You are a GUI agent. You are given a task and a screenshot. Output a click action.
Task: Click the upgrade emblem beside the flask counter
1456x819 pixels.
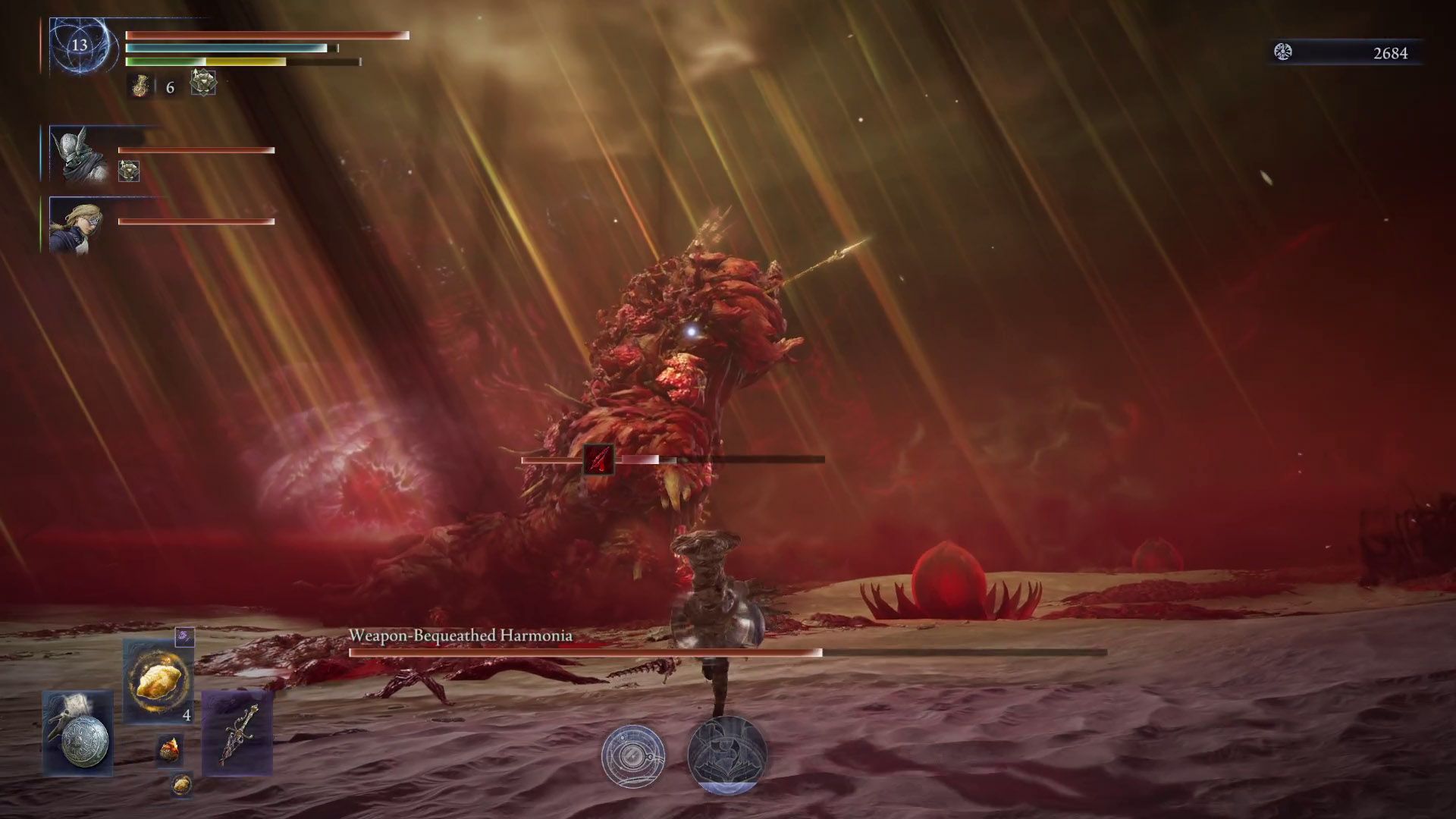tap(203, 83)
